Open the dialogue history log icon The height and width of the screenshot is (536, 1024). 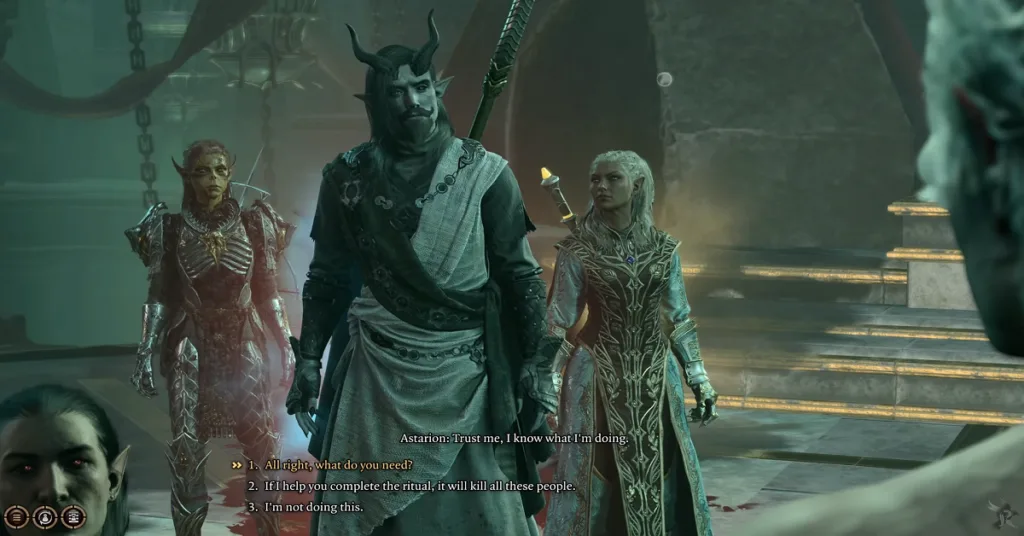pos(15,517)
